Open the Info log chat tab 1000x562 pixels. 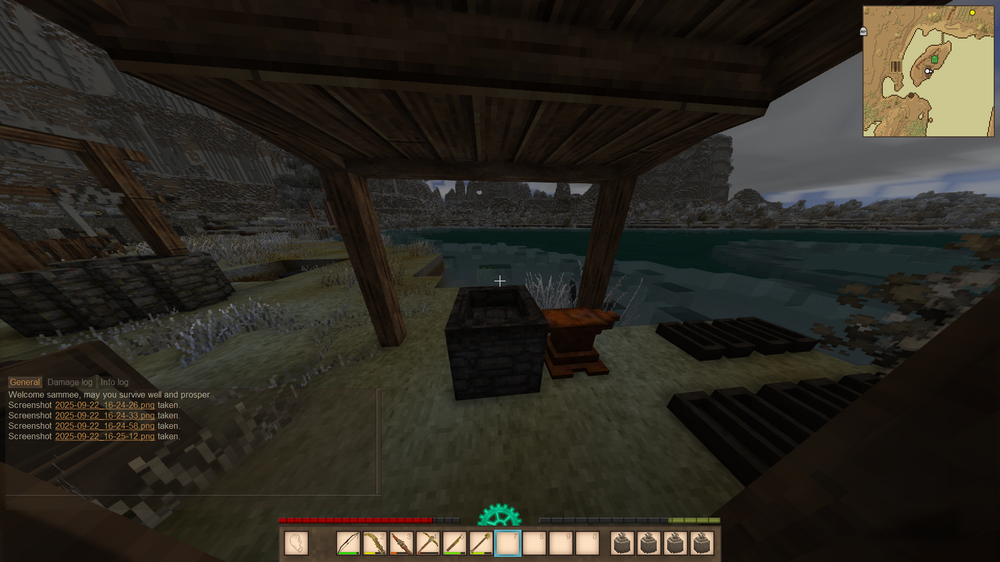pos(114,382)
